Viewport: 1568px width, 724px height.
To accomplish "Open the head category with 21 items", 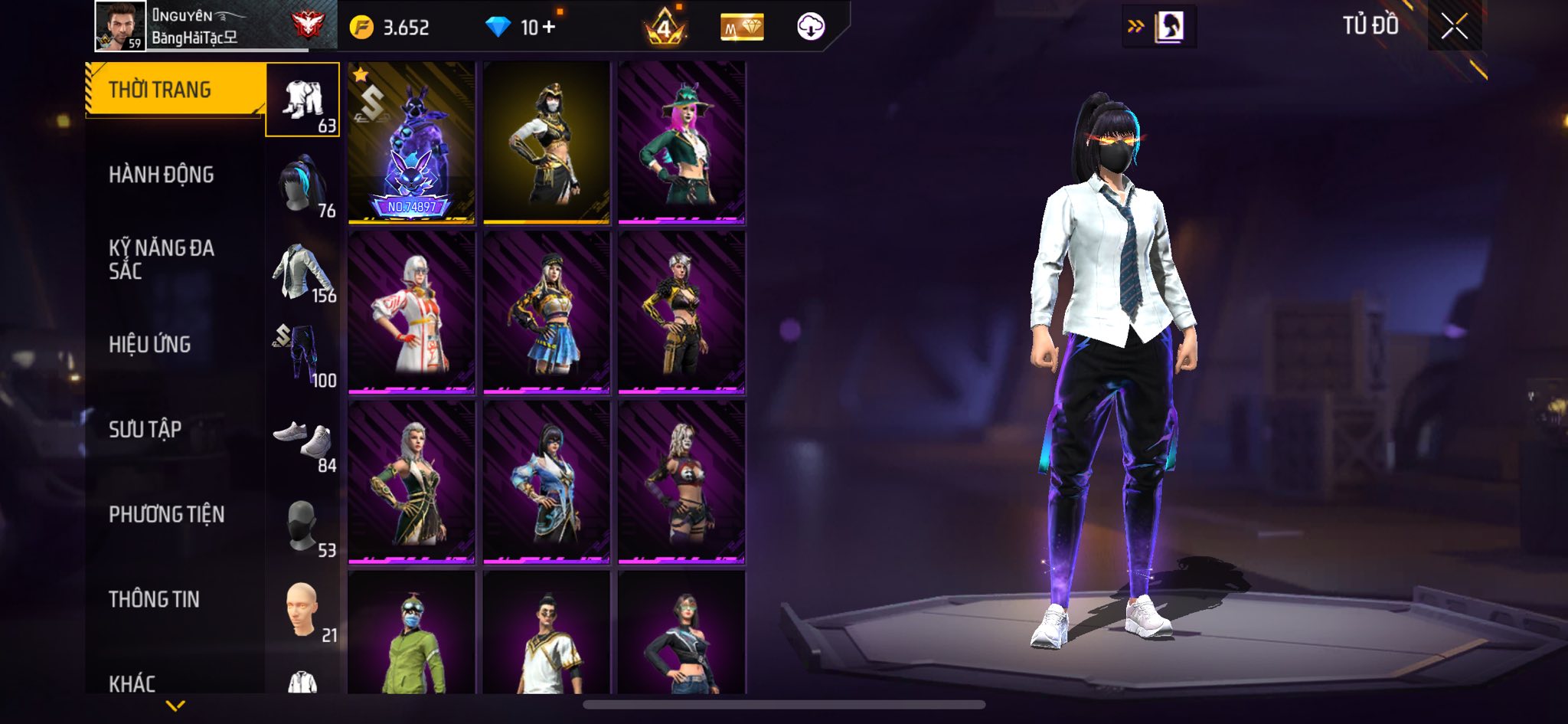I will point(303,611).
